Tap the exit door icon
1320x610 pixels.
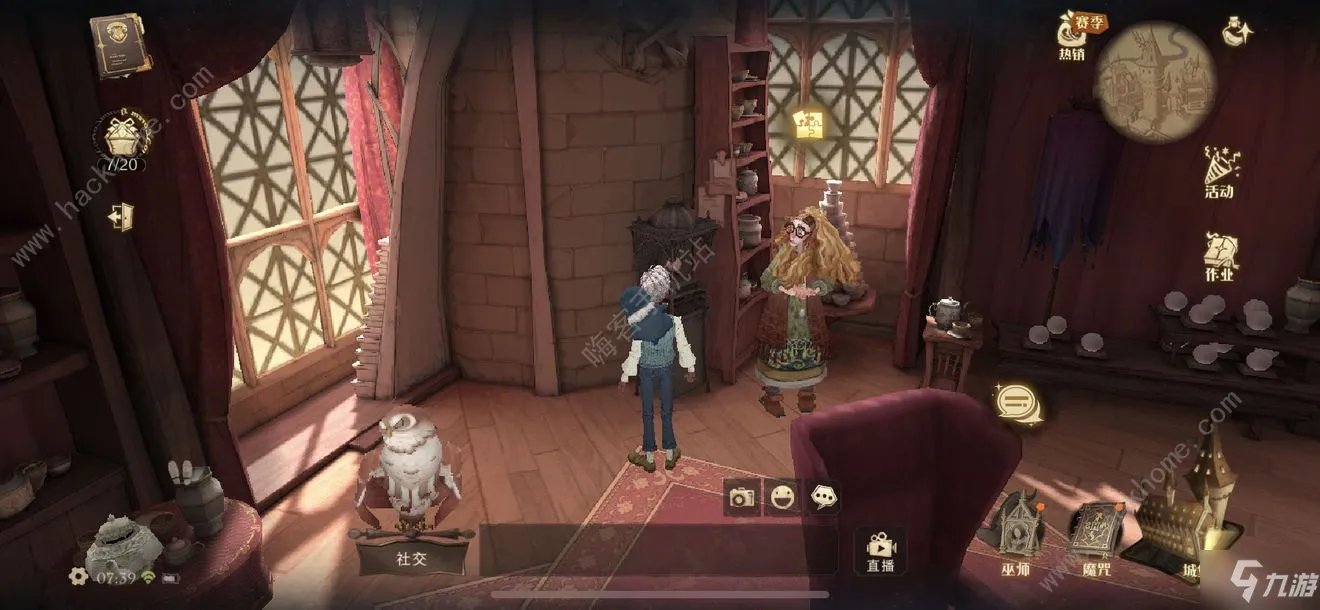121,216
